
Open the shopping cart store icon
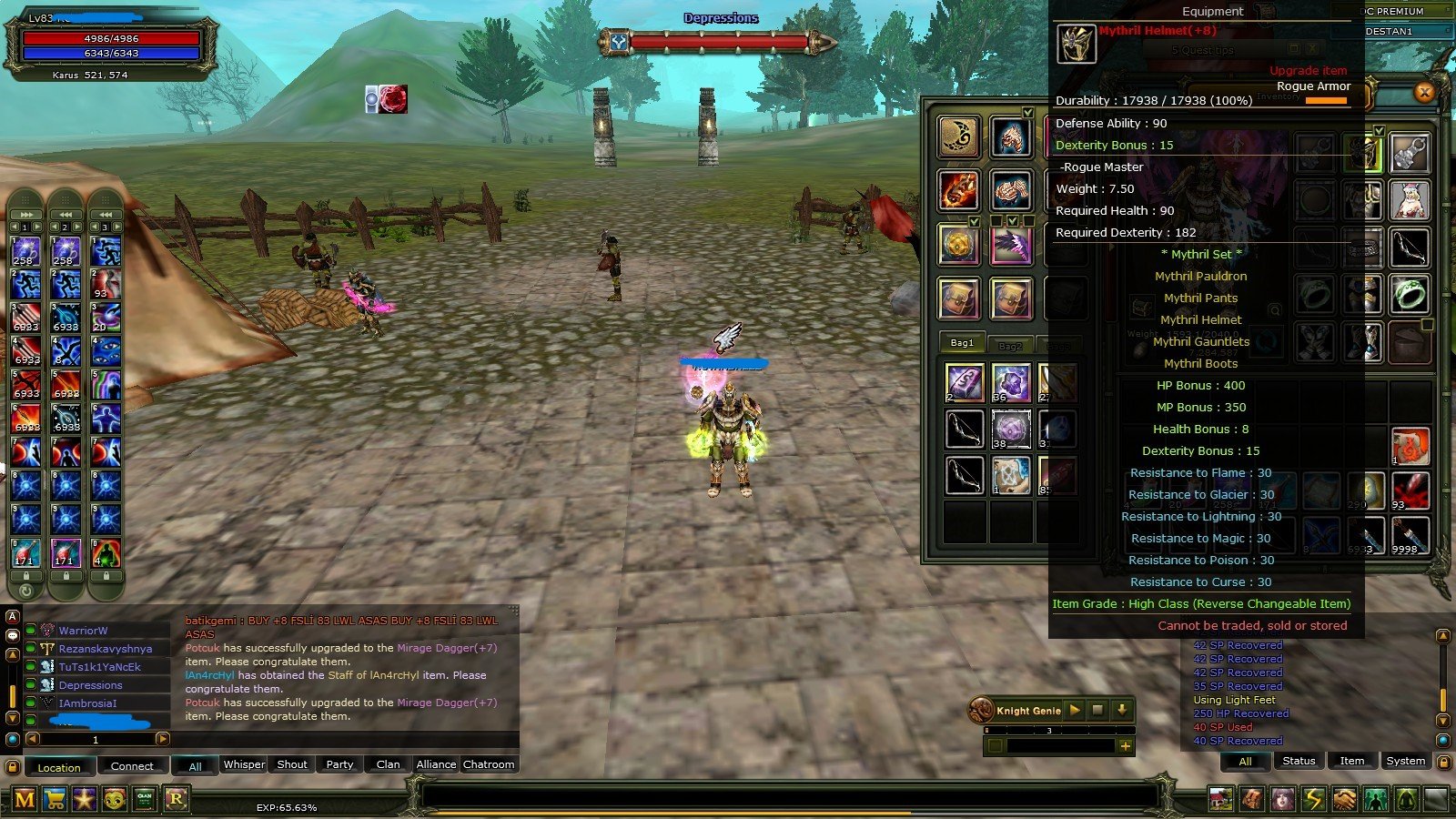click(55, 800)
